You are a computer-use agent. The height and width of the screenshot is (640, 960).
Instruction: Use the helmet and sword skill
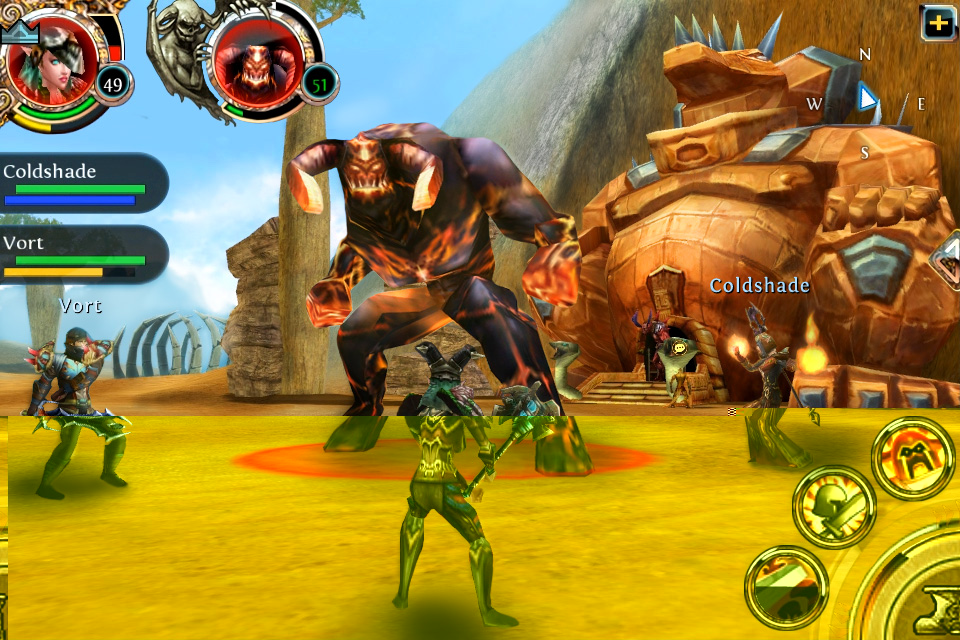pyautogui.click(x=834, y=507)
